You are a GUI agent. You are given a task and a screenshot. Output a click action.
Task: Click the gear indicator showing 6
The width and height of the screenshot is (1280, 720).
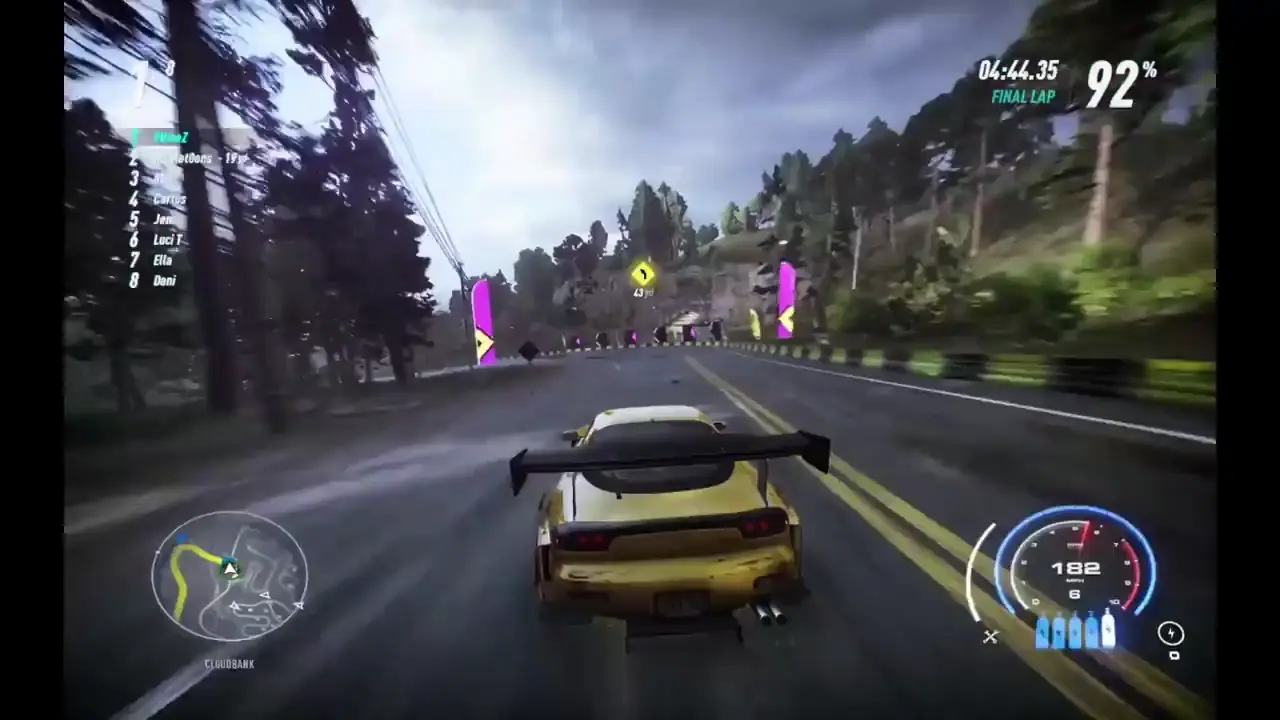pos(1075,593)
